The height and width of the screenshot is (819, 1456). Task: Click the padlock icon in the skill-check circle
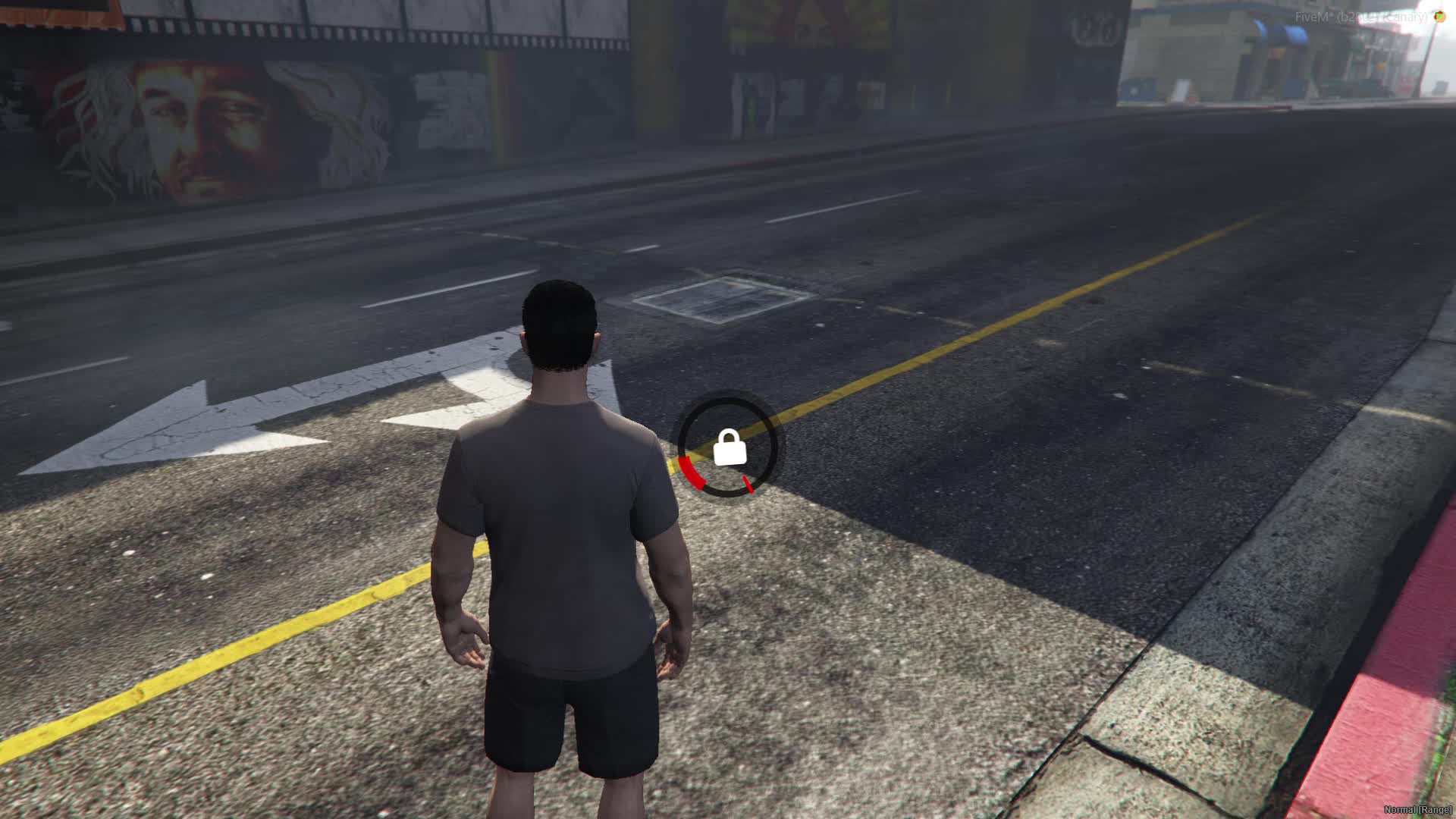click(x=730, y=447)
